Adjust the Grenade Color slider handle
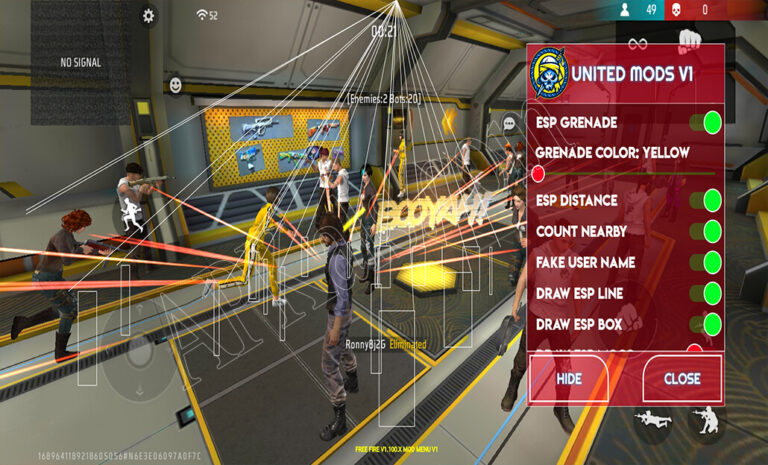 point(538,174)
